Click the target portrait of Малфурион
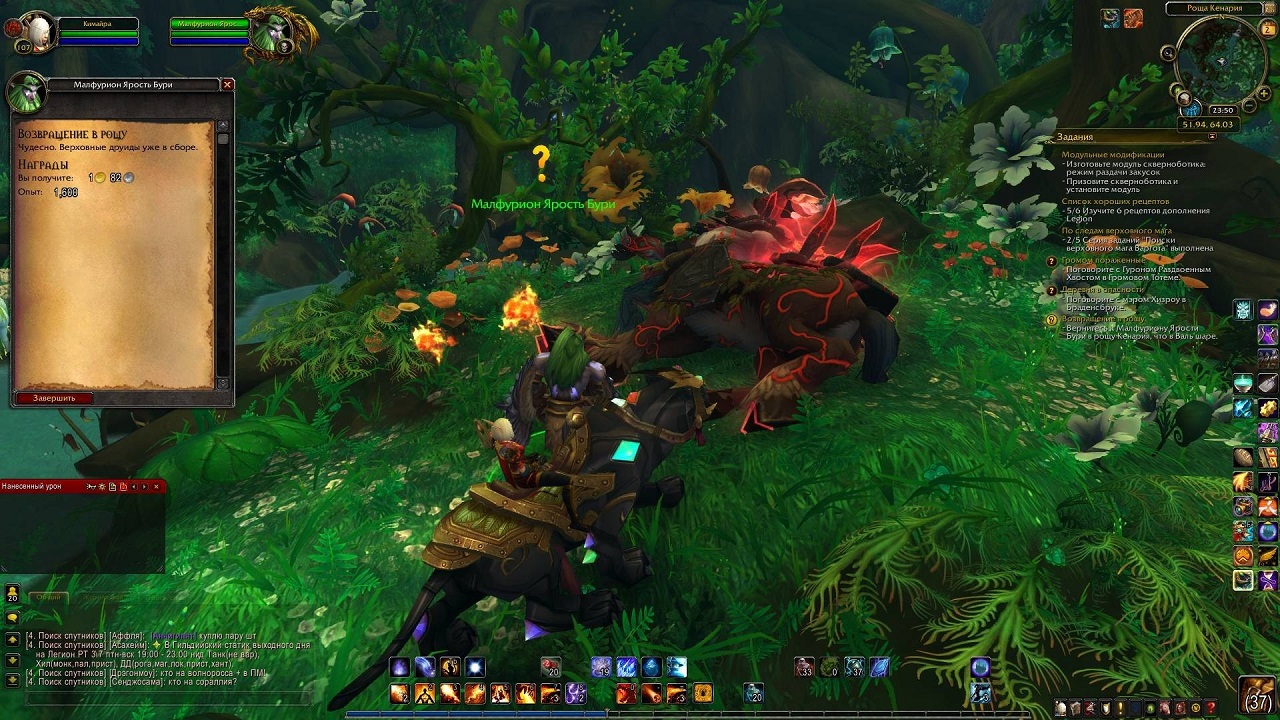Viewport: 1280px width, 720px height. point(271,33)
